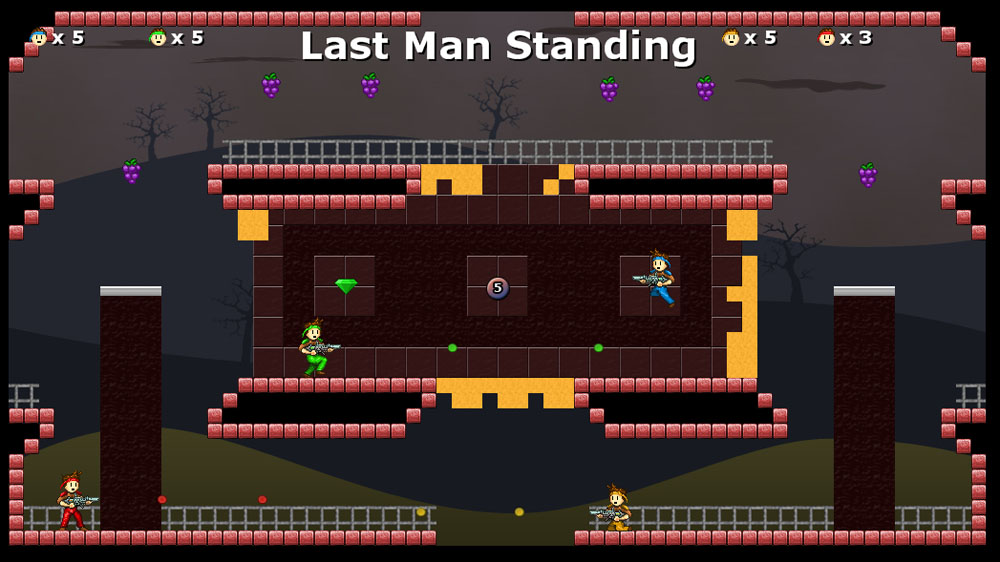This screenshot has height=562, width=1000.
Task: Choose the yellow player head icon
Action: 731,38
